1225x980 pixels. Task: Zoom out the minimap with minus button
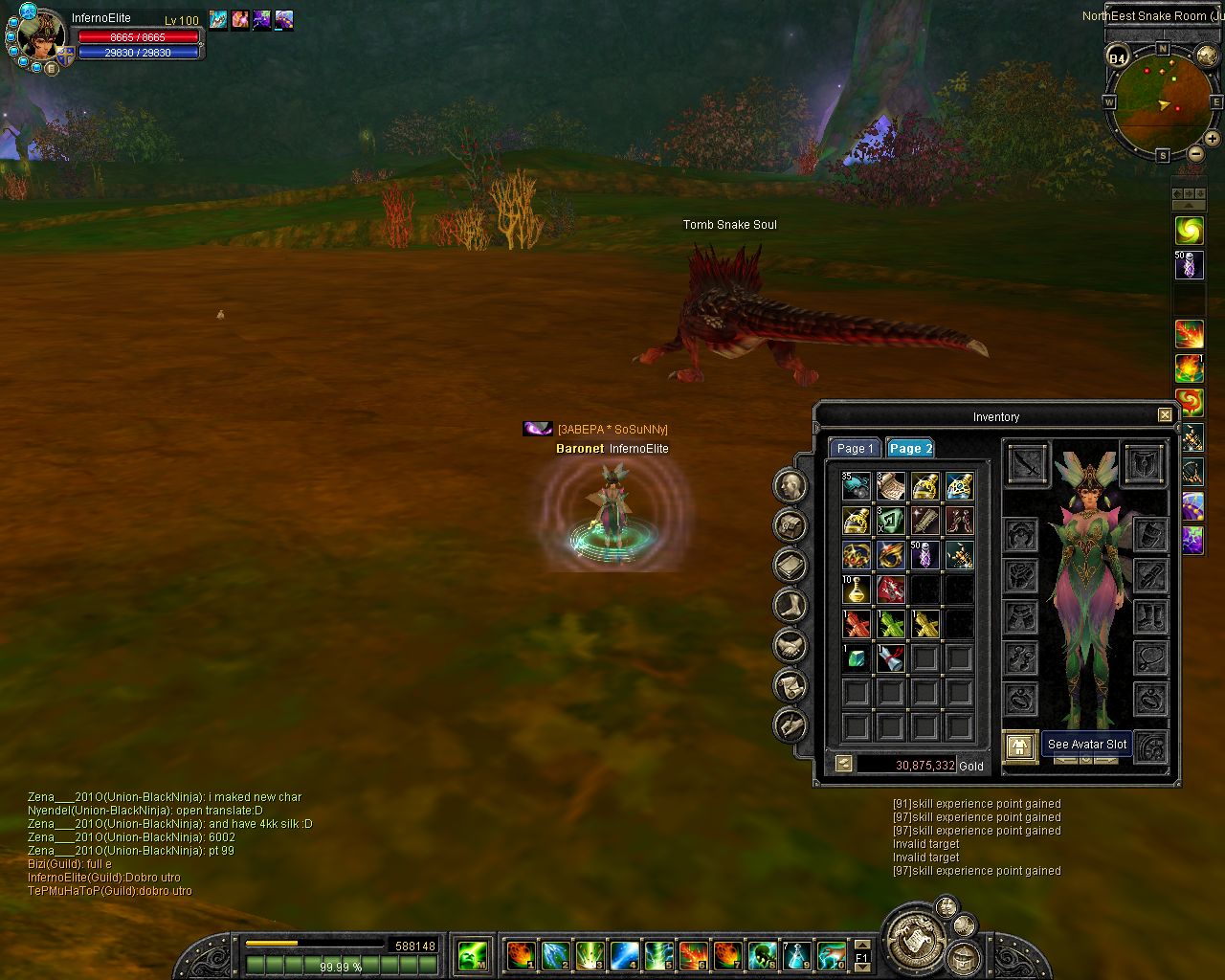1195,153
